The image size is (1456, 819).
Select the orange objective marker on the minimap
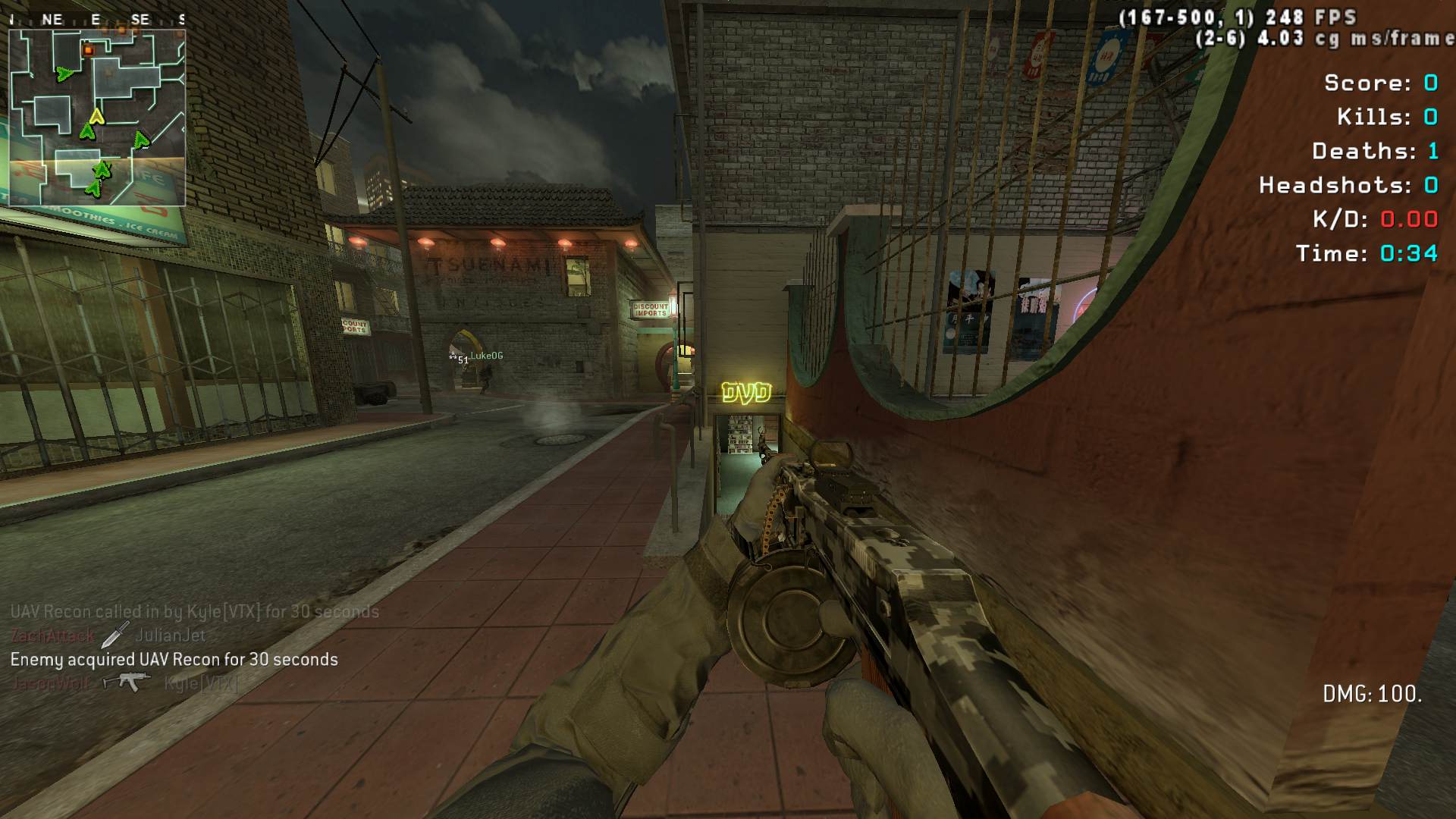click(x=88, y=50)
